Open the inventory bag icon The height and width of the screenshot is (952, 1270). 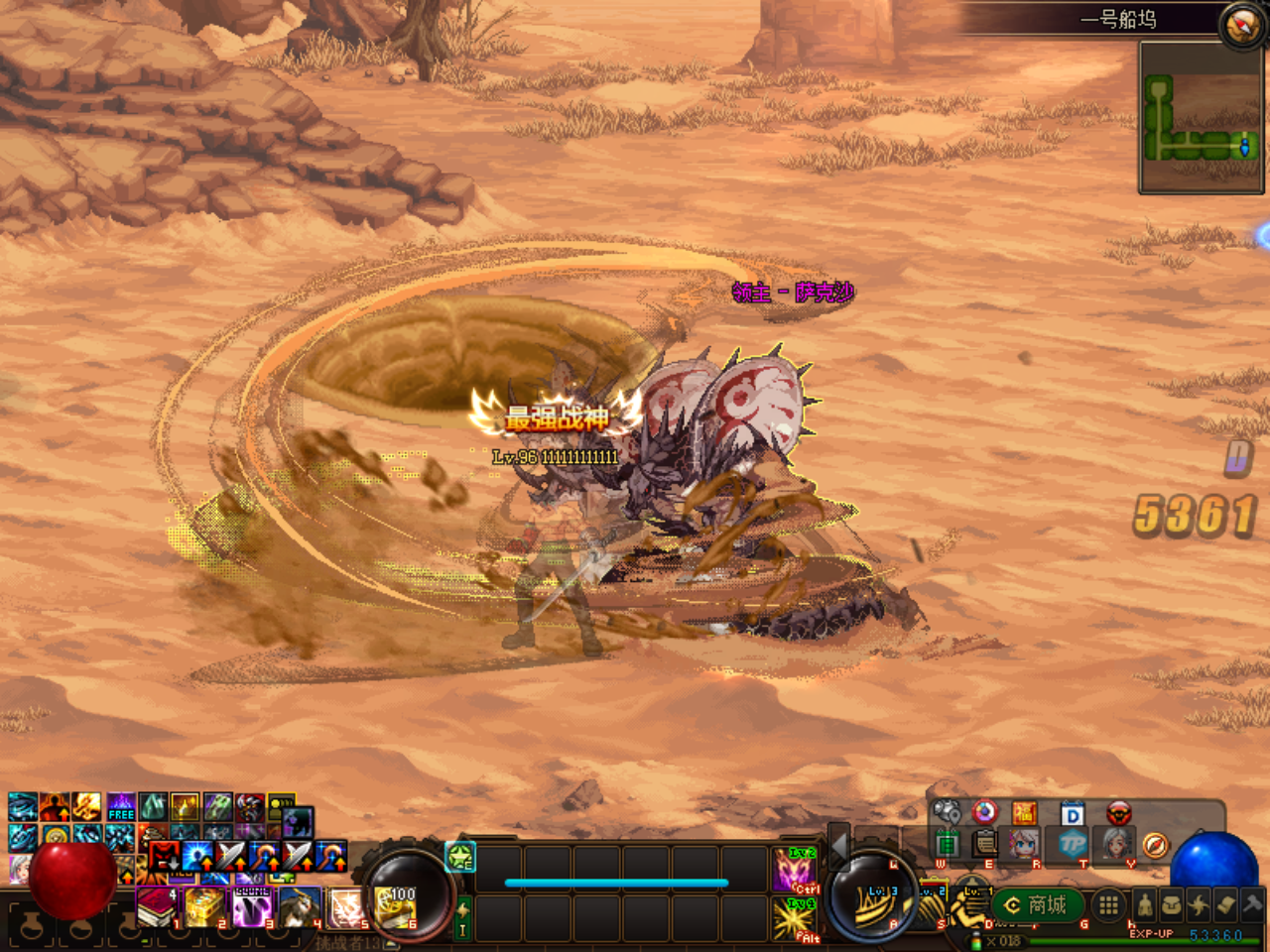1172,904
